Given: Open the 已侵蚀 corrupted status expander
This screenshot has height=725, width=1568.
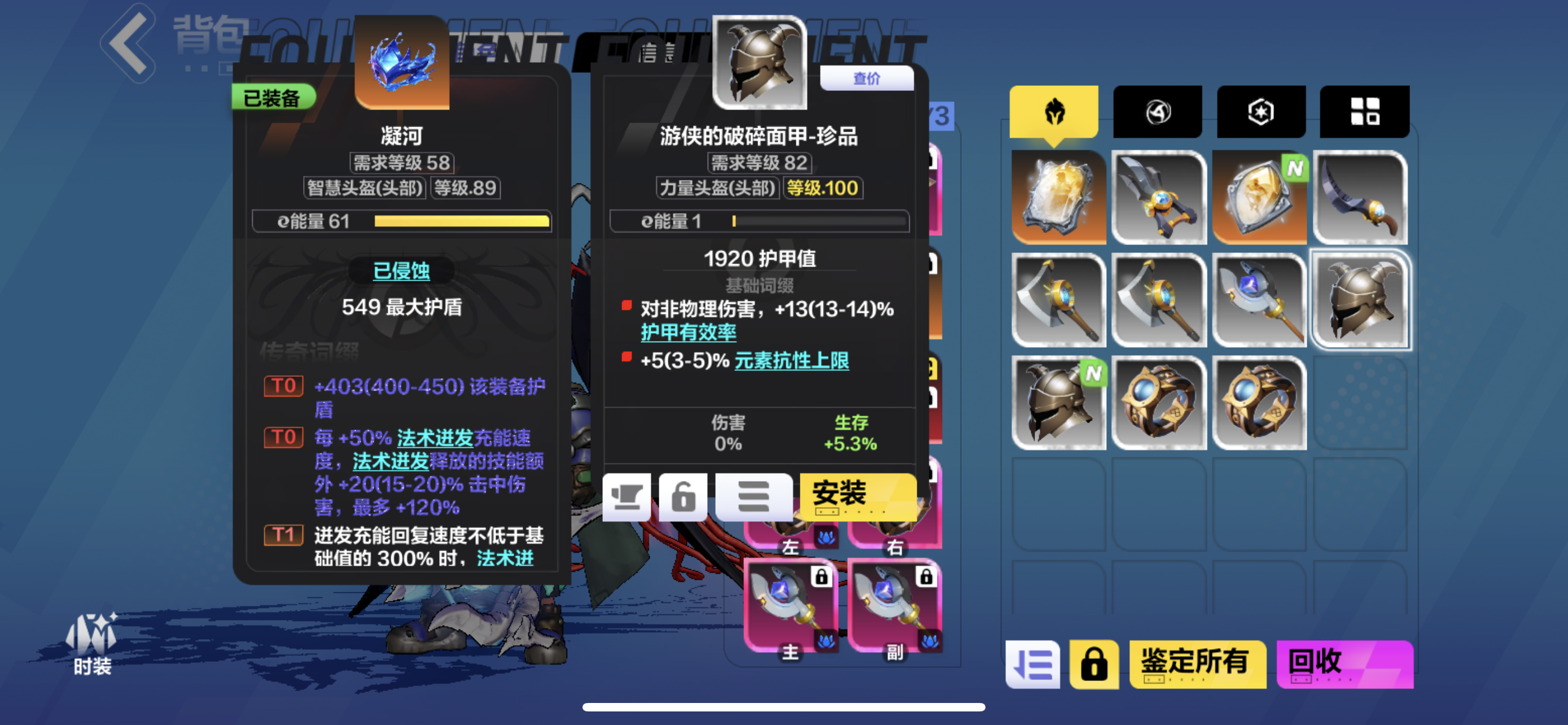Looking at the screenshot, I should click(401, 272).
